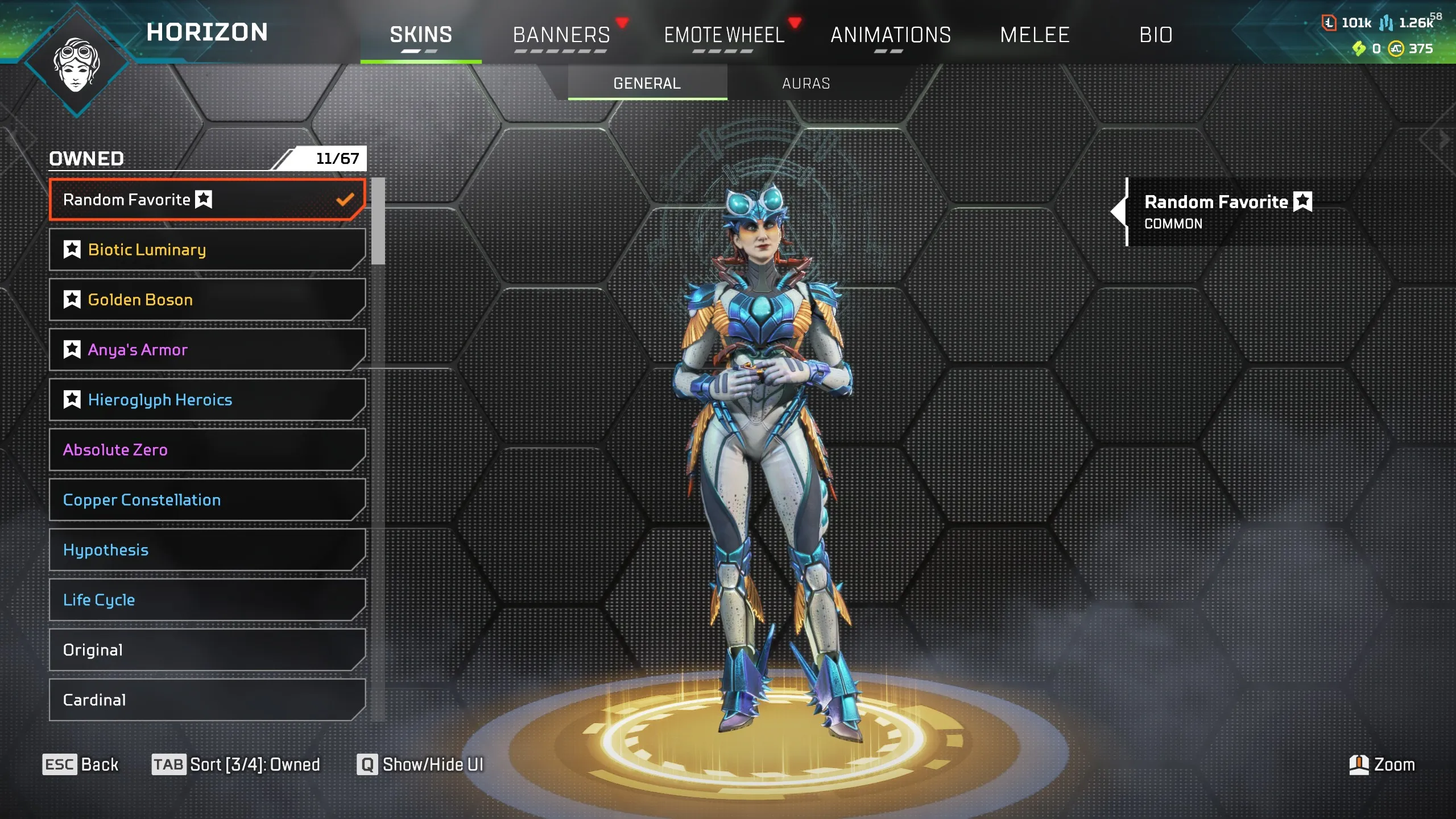Open the EMOTE WHEEL section
Screen dimensions: 1456x819
click(723, 35)
